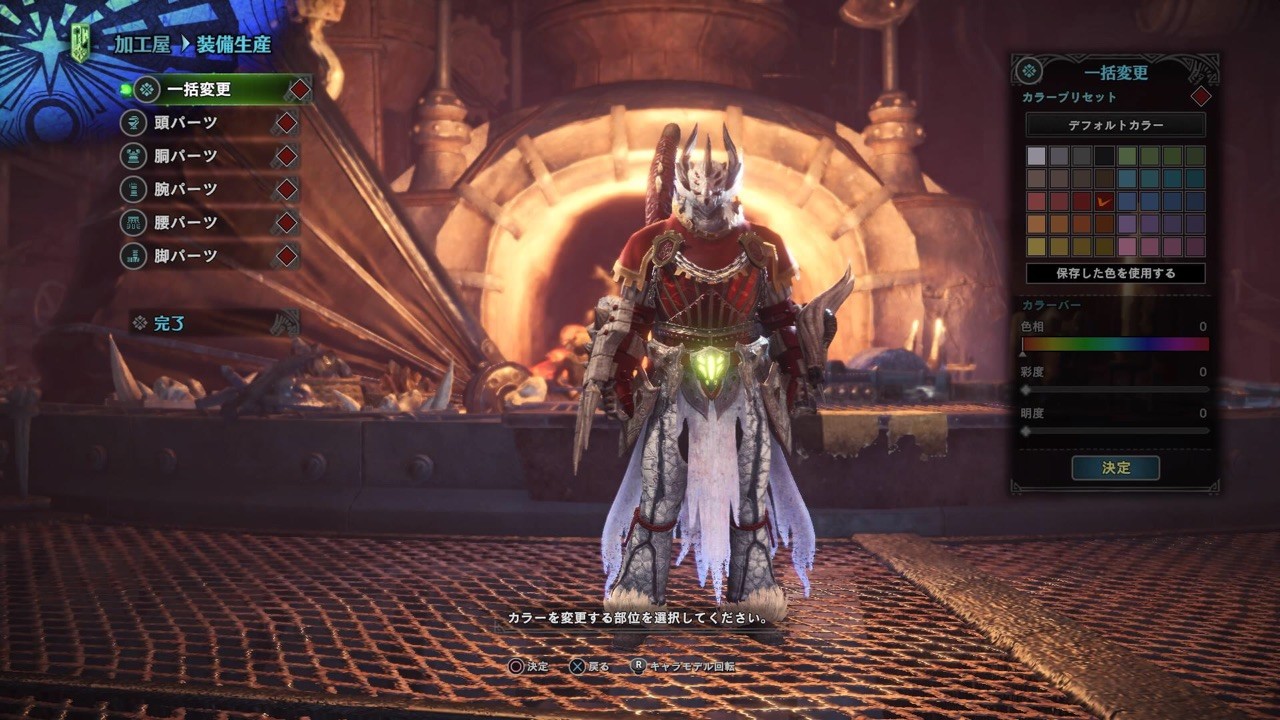Viewport: 1280px width, 720px height.
Task: Select the yellow bottom-row preset swatch
Action: (x=1036, y=246)
